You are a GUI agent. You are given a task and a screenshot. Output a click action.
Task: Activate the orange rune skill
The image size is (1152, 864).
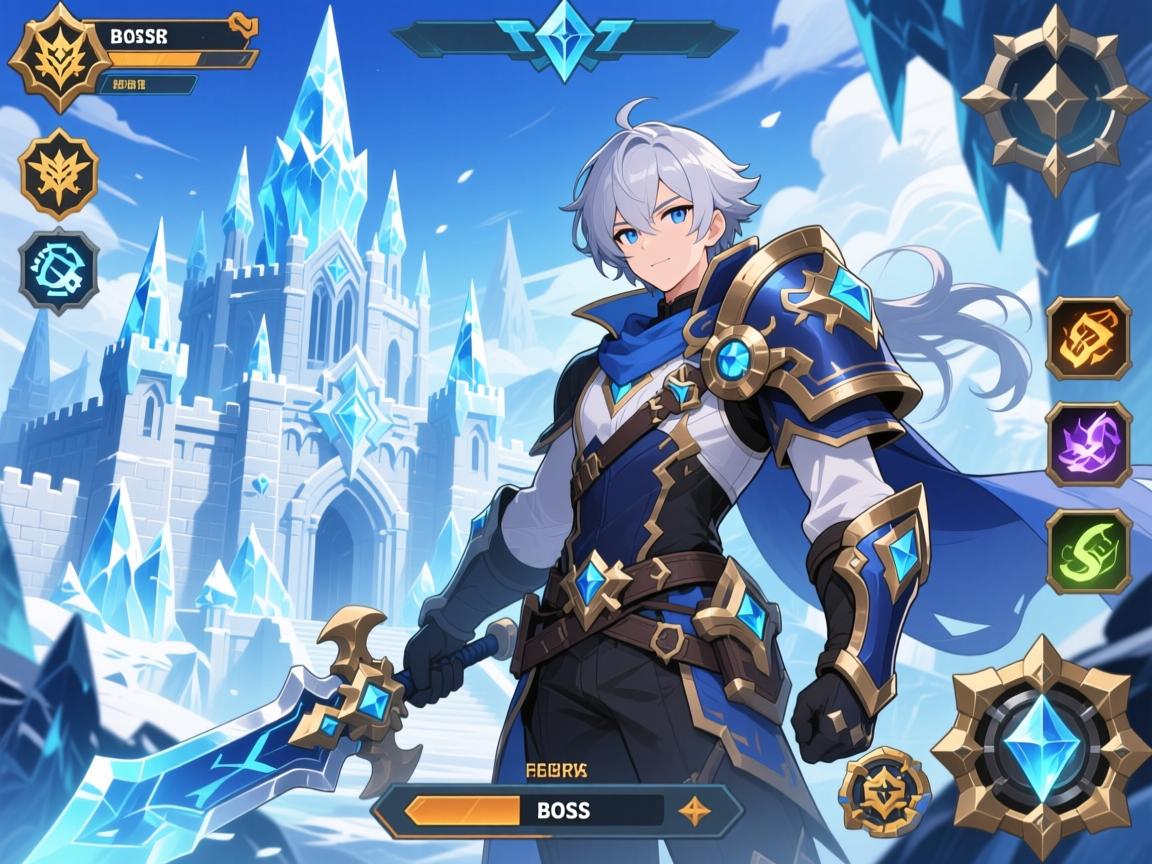point(1088,338)
